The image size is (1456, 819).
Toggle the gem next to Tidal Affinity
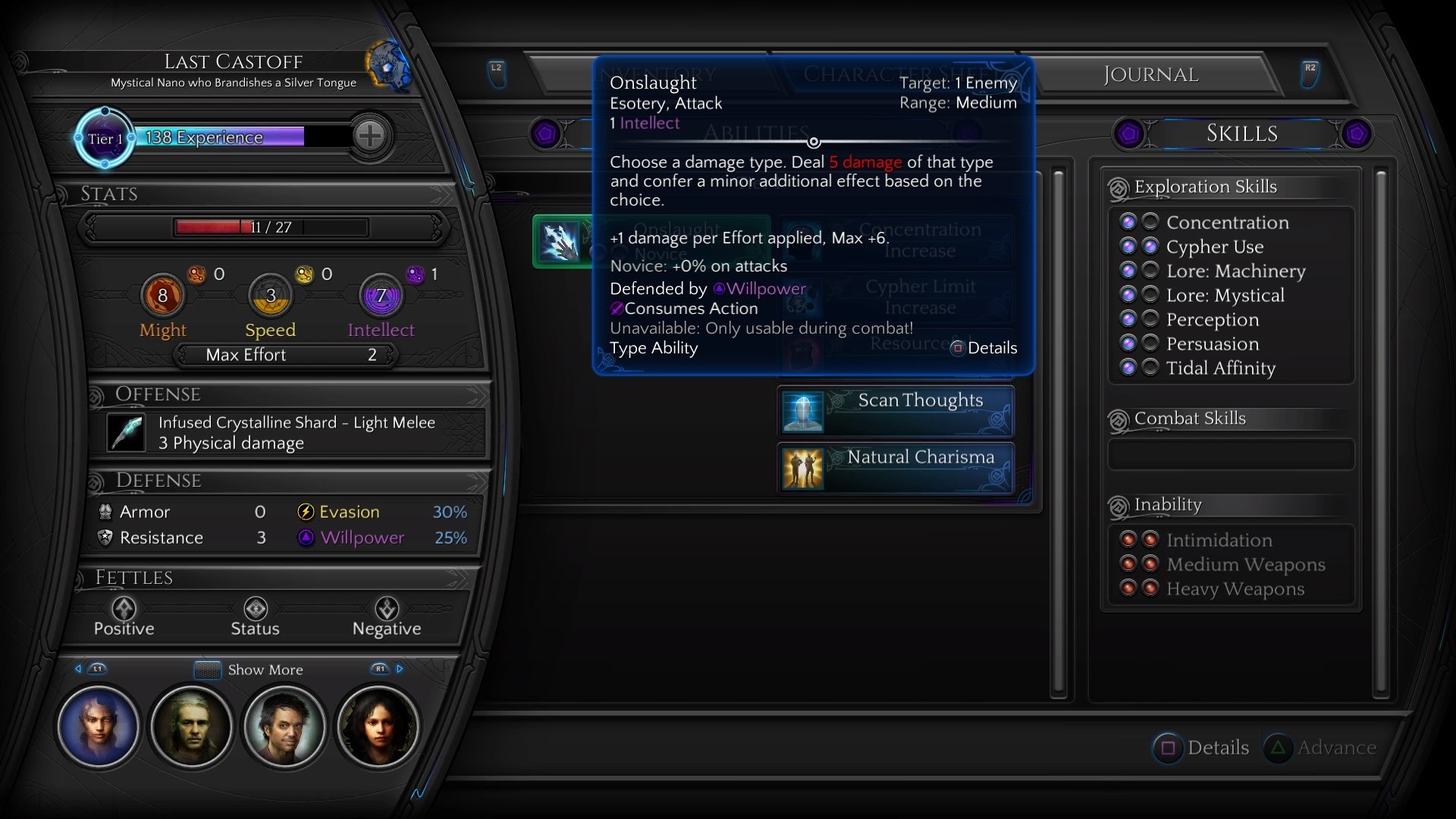tap(1129, 367)
